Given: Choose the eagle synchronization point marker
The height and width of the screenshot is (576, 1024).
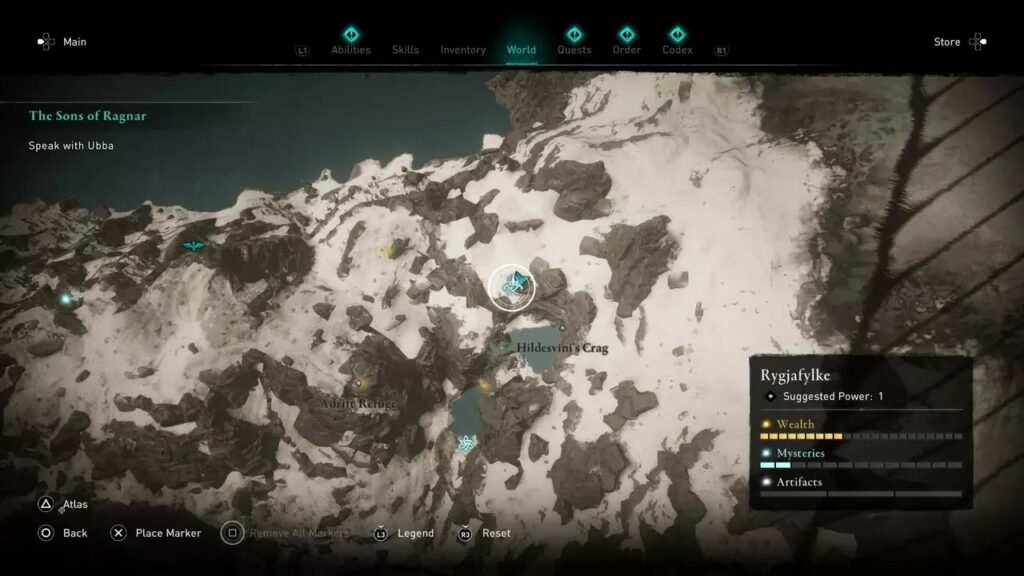Looking at the screenshot, I should tap(193, 246).
